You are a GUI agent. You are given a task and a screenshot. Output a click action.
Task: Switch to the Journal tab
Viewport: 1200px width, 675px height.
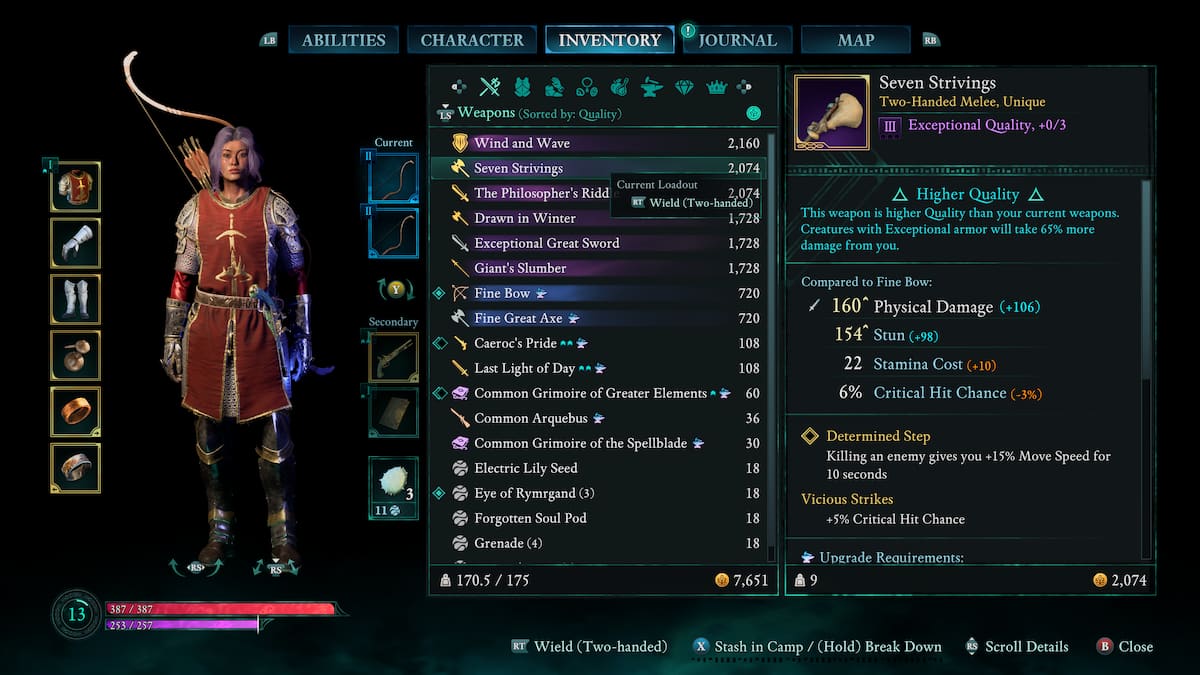coord(737,40)
